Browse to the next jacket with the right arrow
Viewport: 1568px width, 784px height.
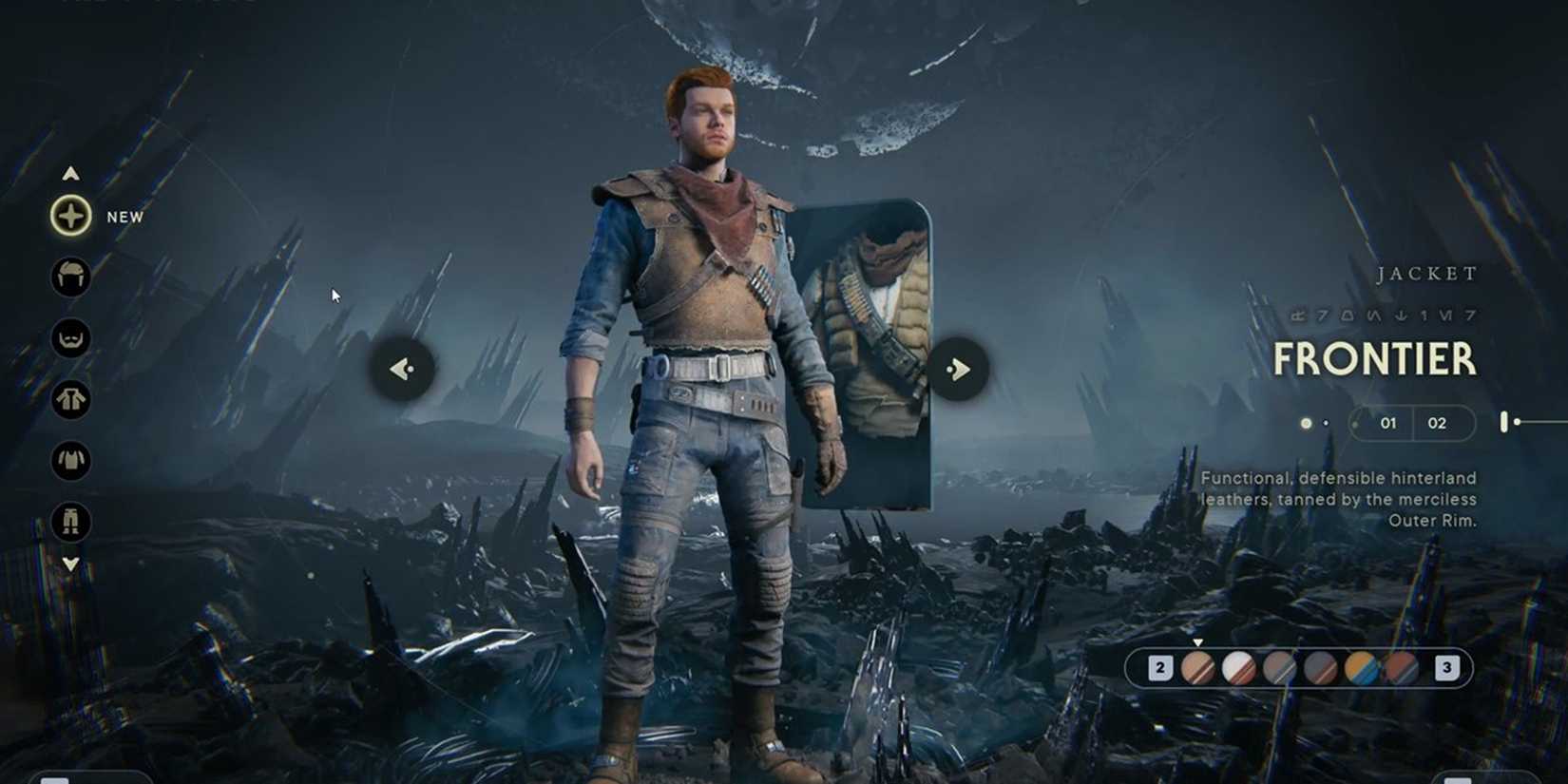tap(957, 369)
